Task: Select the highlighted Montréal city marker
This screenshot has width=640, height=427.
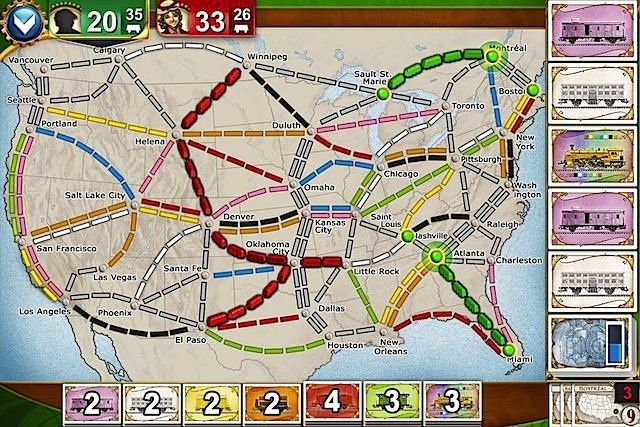Action: click(492, 51)
